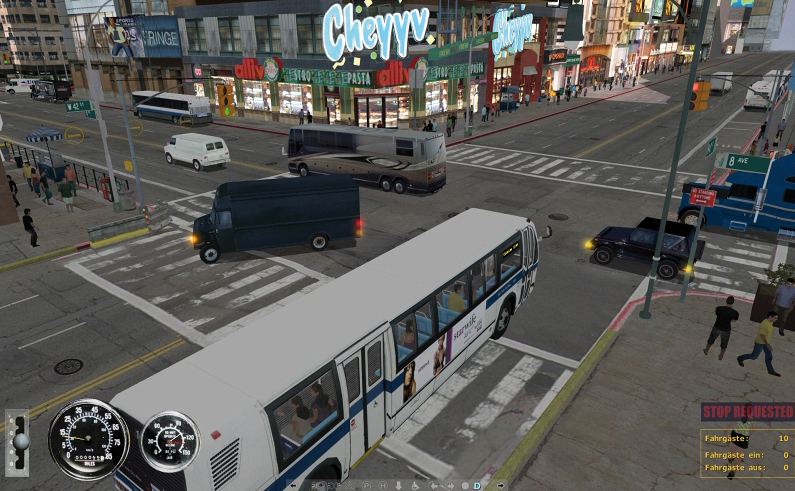Activate the stop brake H icon
Screen dimensions: 795x491
click(383, 486)
